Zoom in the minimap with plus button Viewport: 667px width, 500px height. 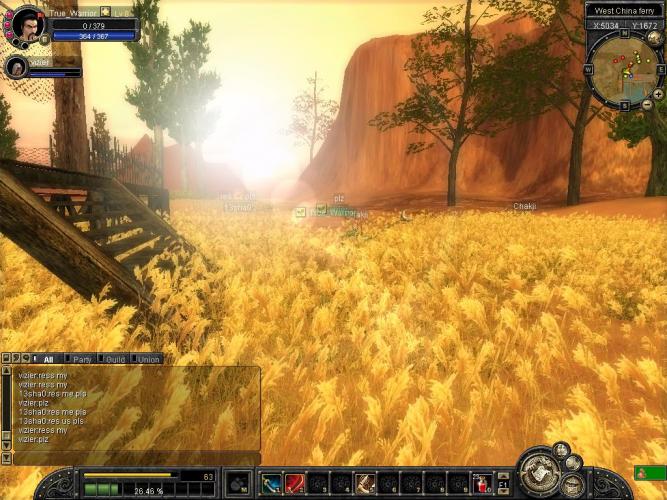(657, 94)
